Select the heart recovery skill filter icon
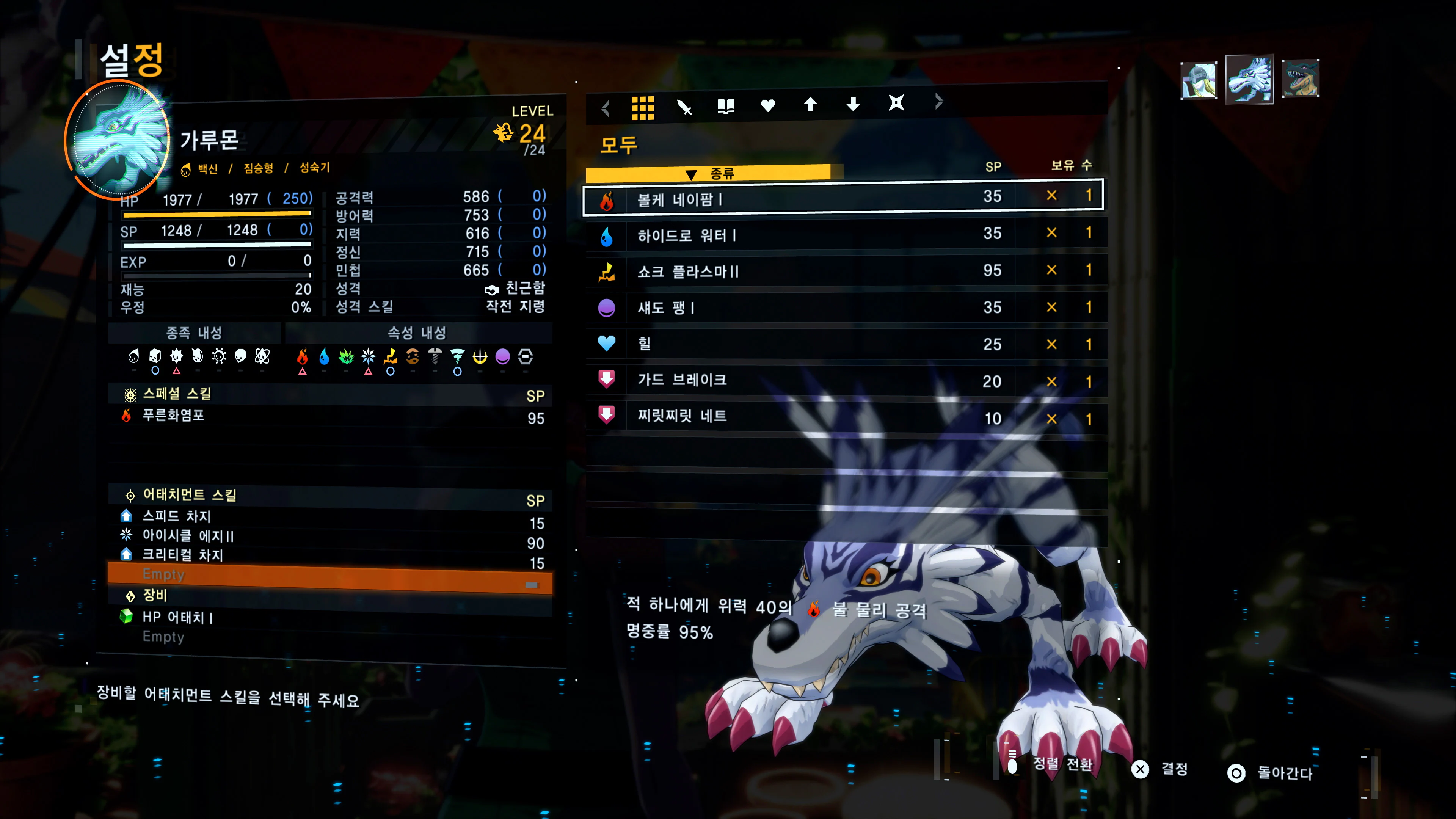Image resolution: width=1456 pixels, height=819 pixels. pyautogui.click(x=768, y=105)
